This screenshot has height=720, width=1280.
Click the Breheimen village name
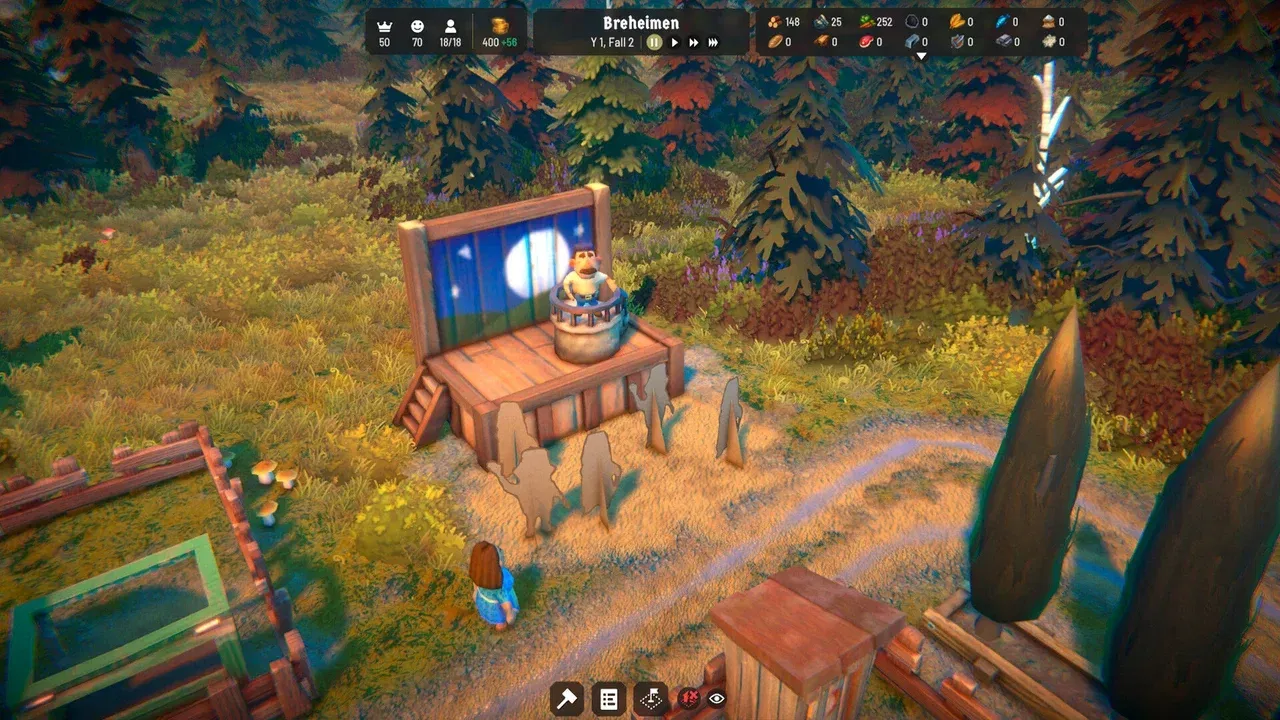tap(640, 21)
